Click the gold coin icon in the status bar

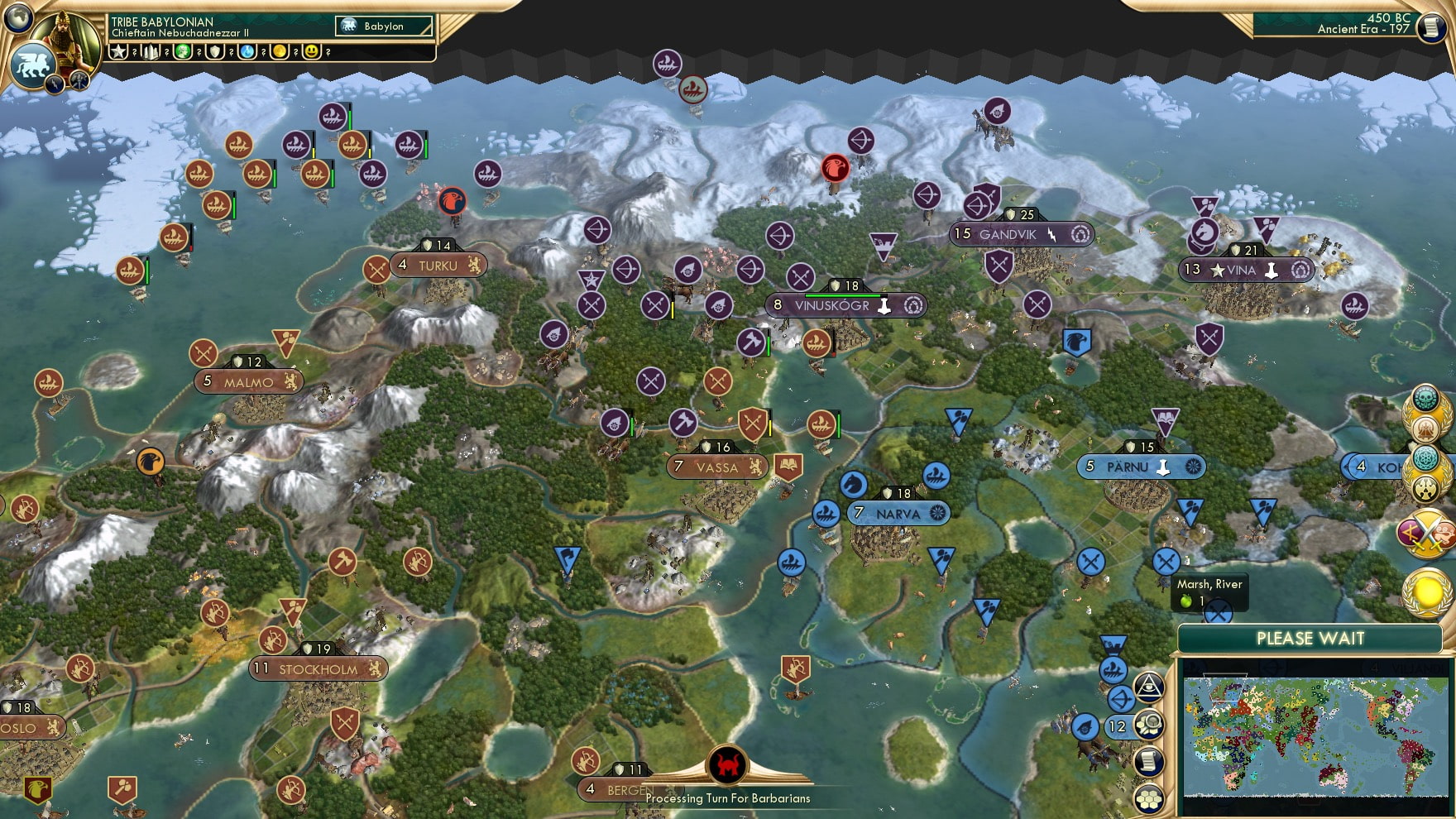tap(279, 52)
